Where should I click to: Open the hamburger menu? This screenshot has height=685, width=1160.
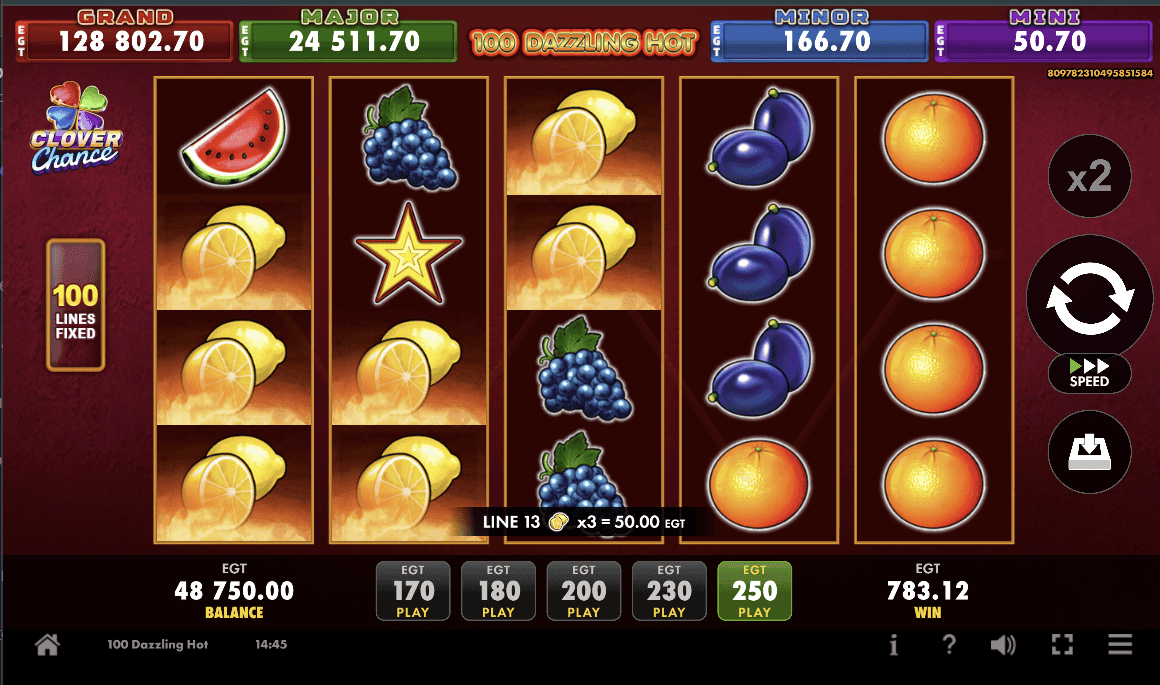1120,645
